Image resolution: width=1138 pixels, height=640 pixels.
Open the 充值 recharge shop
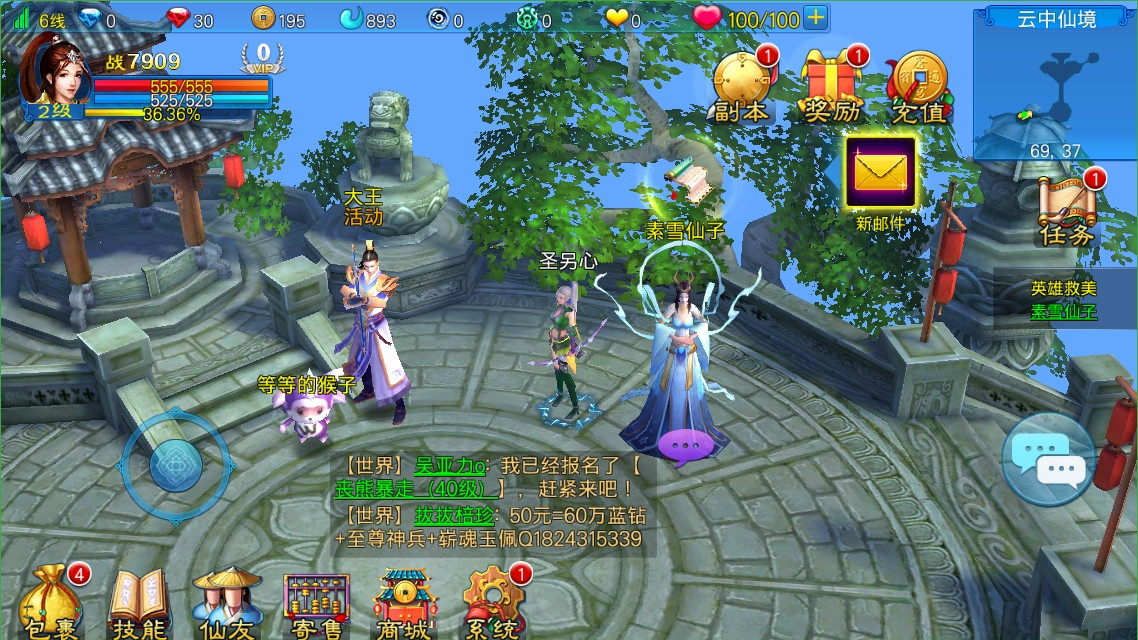pyautogui.click(x=919, y=87)
